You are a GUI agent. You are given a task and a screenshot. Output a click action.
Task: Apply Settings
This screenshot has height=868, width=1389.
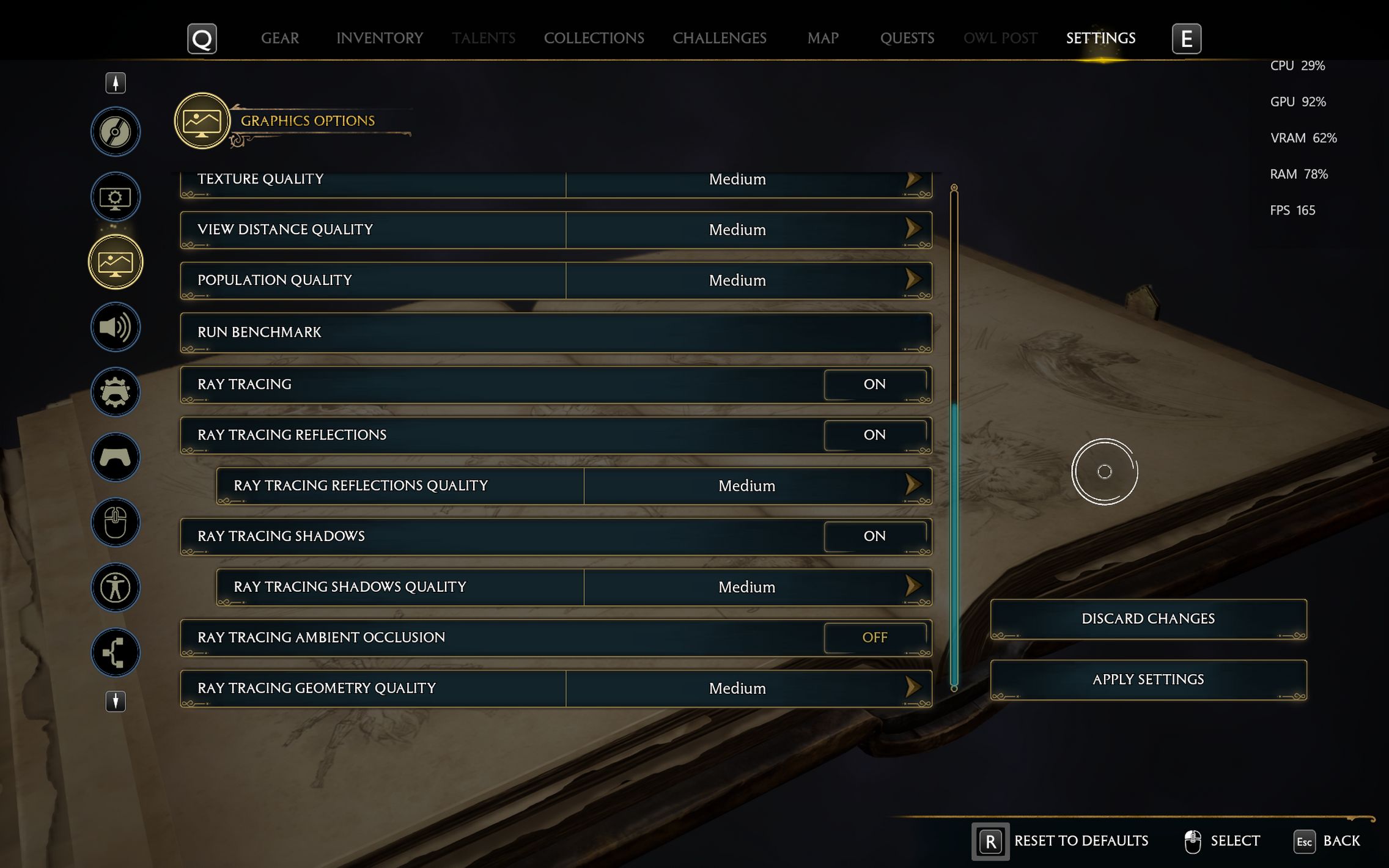tap(1148, 679)
